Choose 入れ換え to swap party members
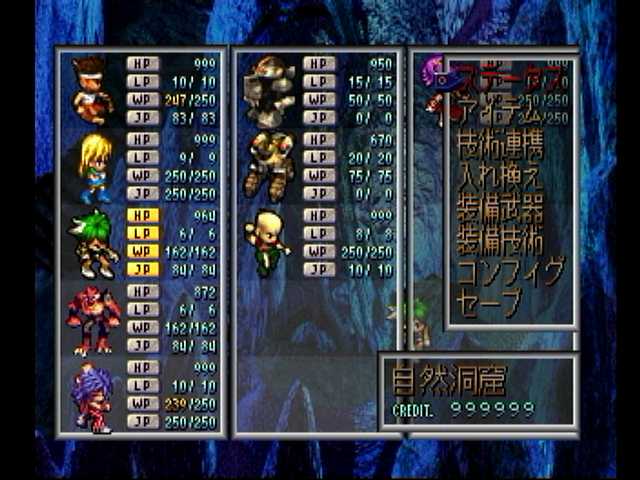This screenshot has width=640, height=480. click(x=500, y=180)
